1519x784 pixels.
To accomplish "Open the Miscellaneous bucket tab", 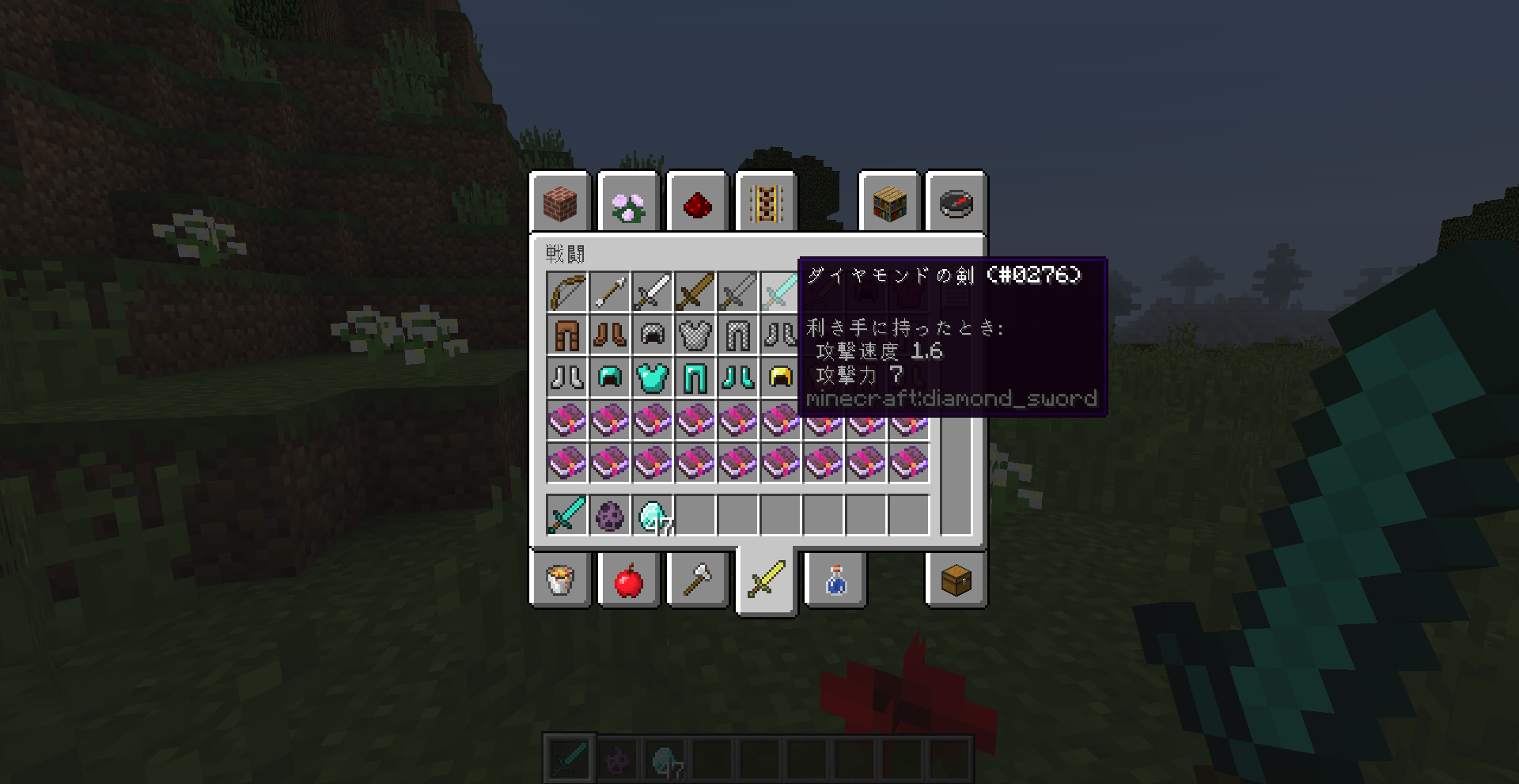I will pos(560,581).
